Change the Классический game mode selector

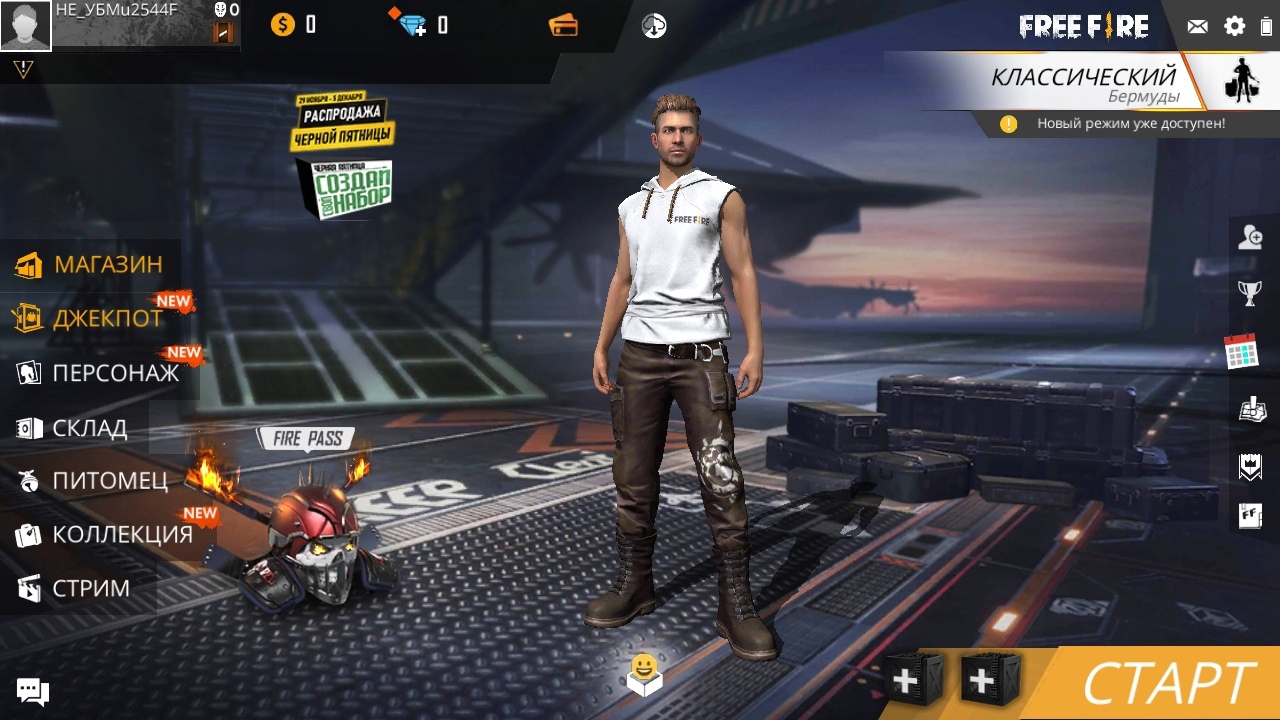[1084, 83]
